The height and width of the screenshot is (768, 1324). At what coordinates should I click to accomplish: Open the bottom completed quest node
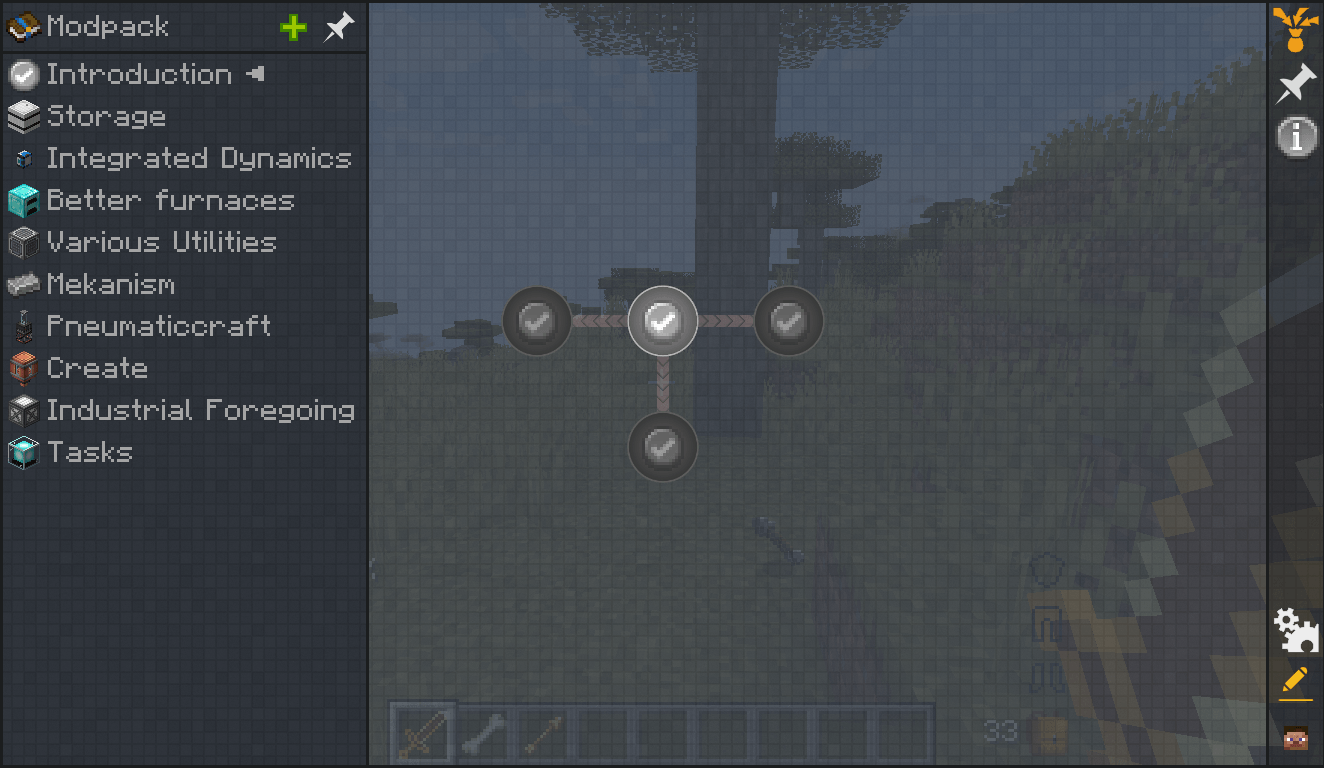pos(662,447)
